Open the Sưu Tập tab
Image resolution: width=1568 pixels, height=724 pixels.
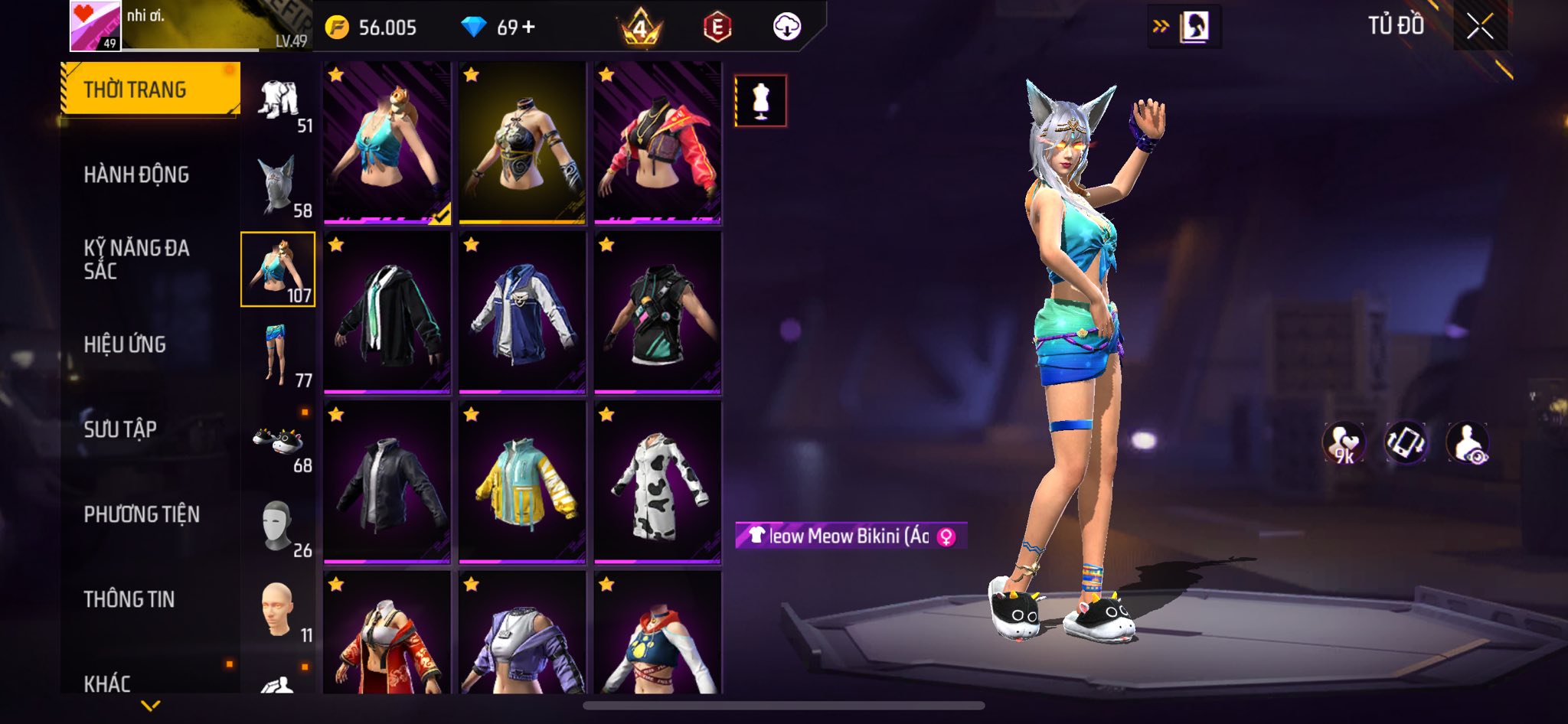(120, 429)
